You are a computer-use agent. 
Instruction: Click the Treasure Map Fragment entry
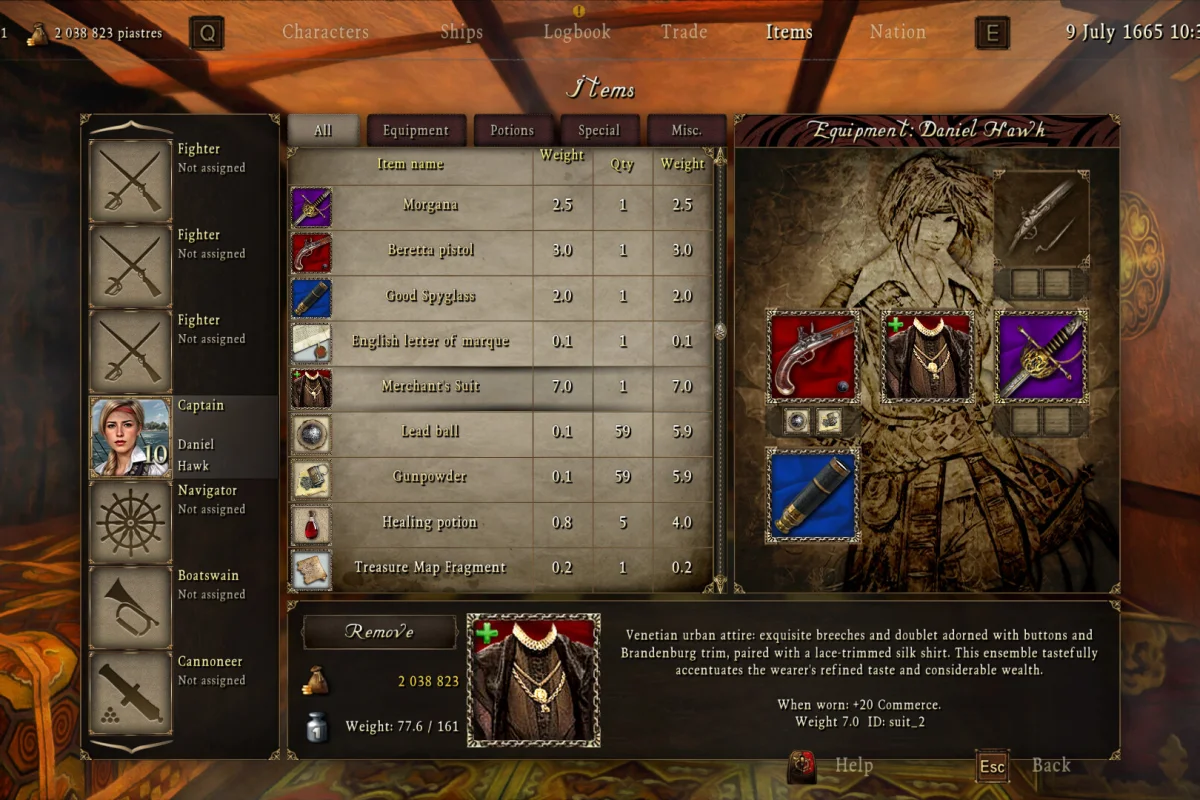click(430, 567)
